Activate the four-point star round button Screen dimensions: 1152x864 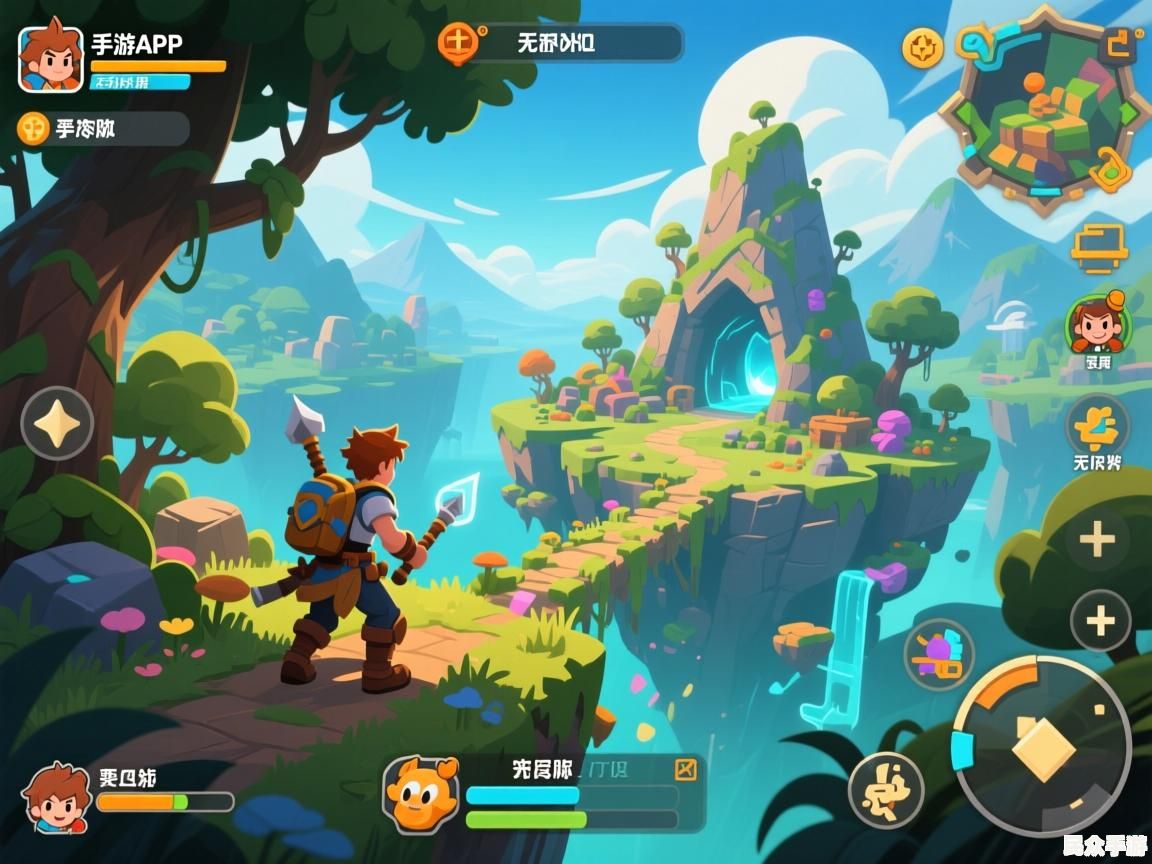point(57,423)
